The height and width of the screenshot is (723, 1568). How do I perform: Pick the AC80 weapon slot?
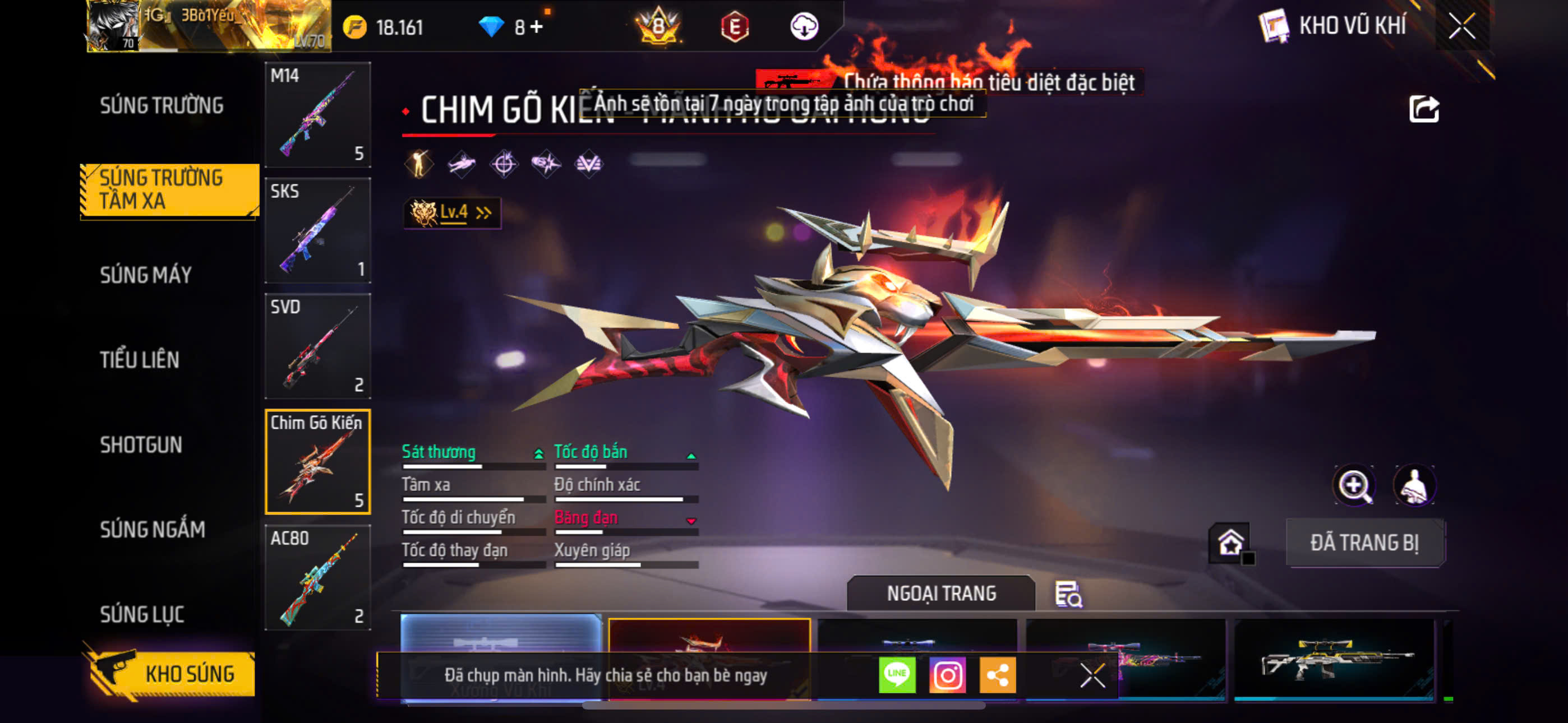pyautogui.click(x=318, y=577)
